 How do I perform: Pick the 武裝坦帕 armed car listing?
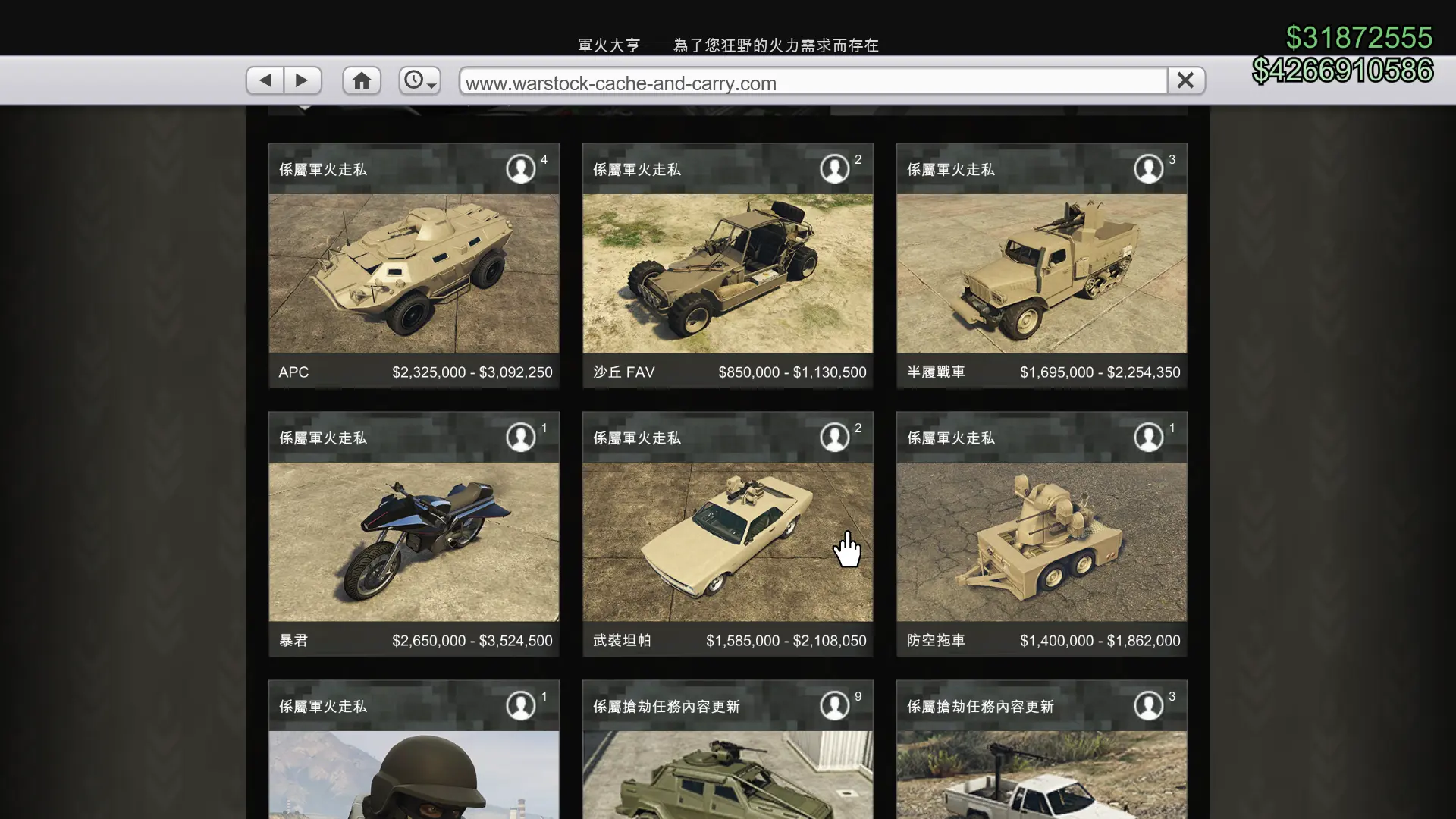(x=727, y=541)
